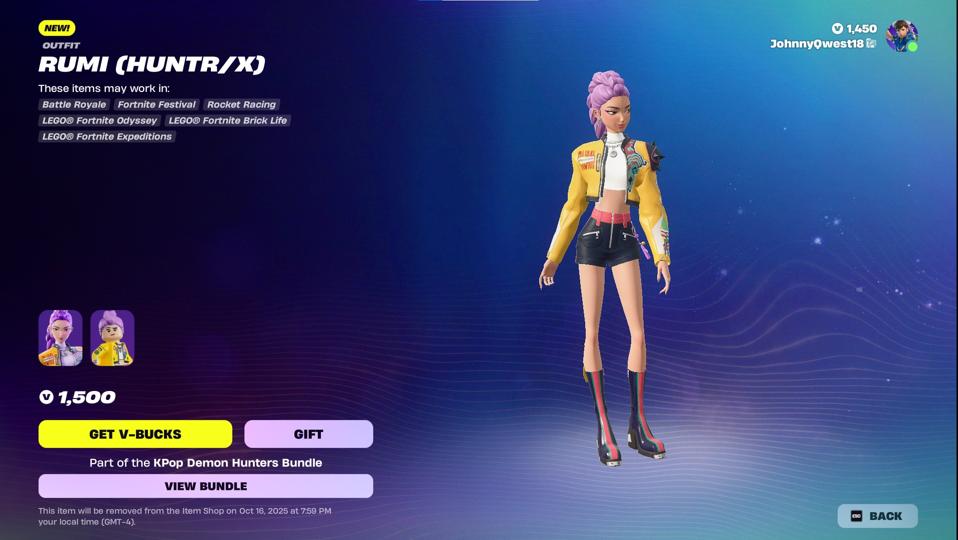Open the player avatar profile icon
958x540 pixels.
pos(901,36)
